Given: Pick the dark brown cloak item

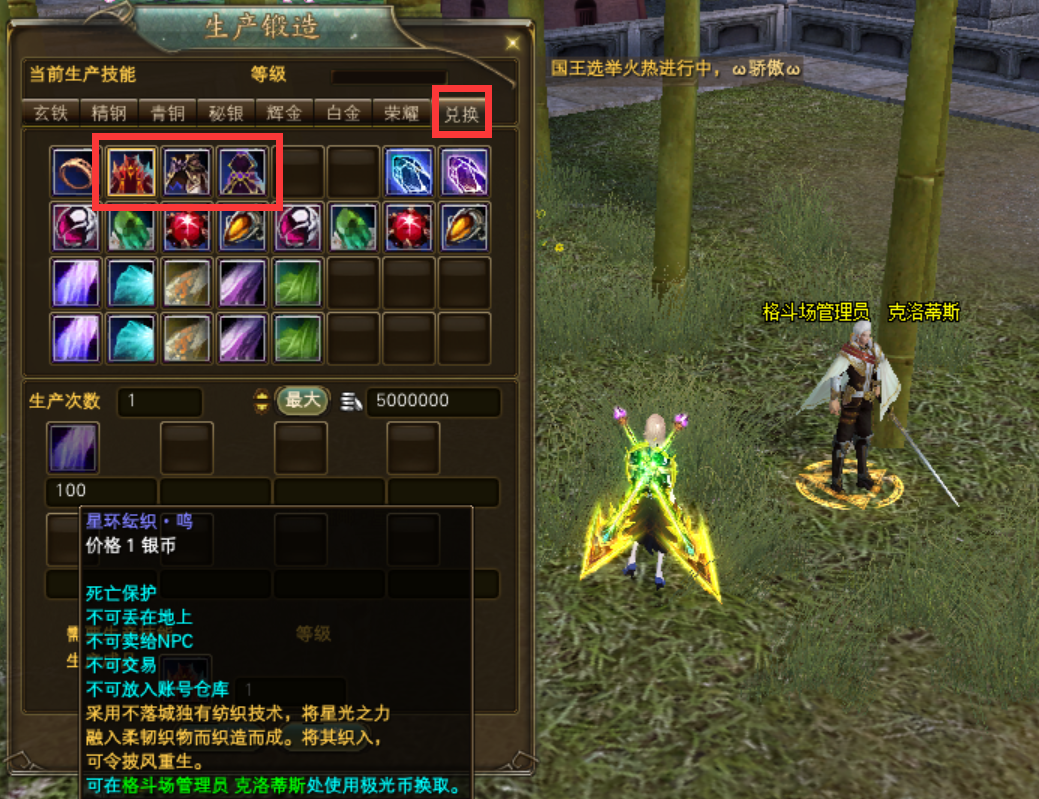Looking at the screenshot, I should point(187,172).
